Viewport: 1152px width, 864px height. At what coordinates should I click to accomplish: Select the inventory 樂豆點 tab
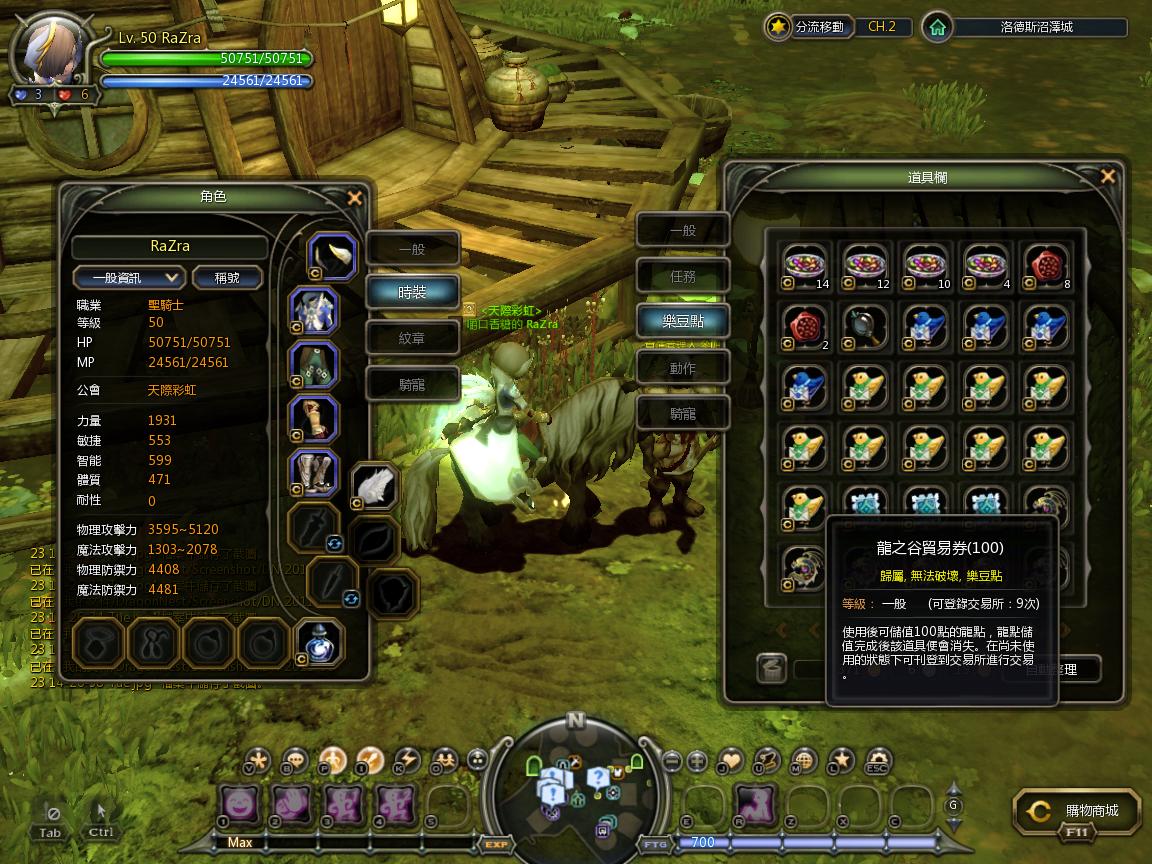tap(683, 322)
